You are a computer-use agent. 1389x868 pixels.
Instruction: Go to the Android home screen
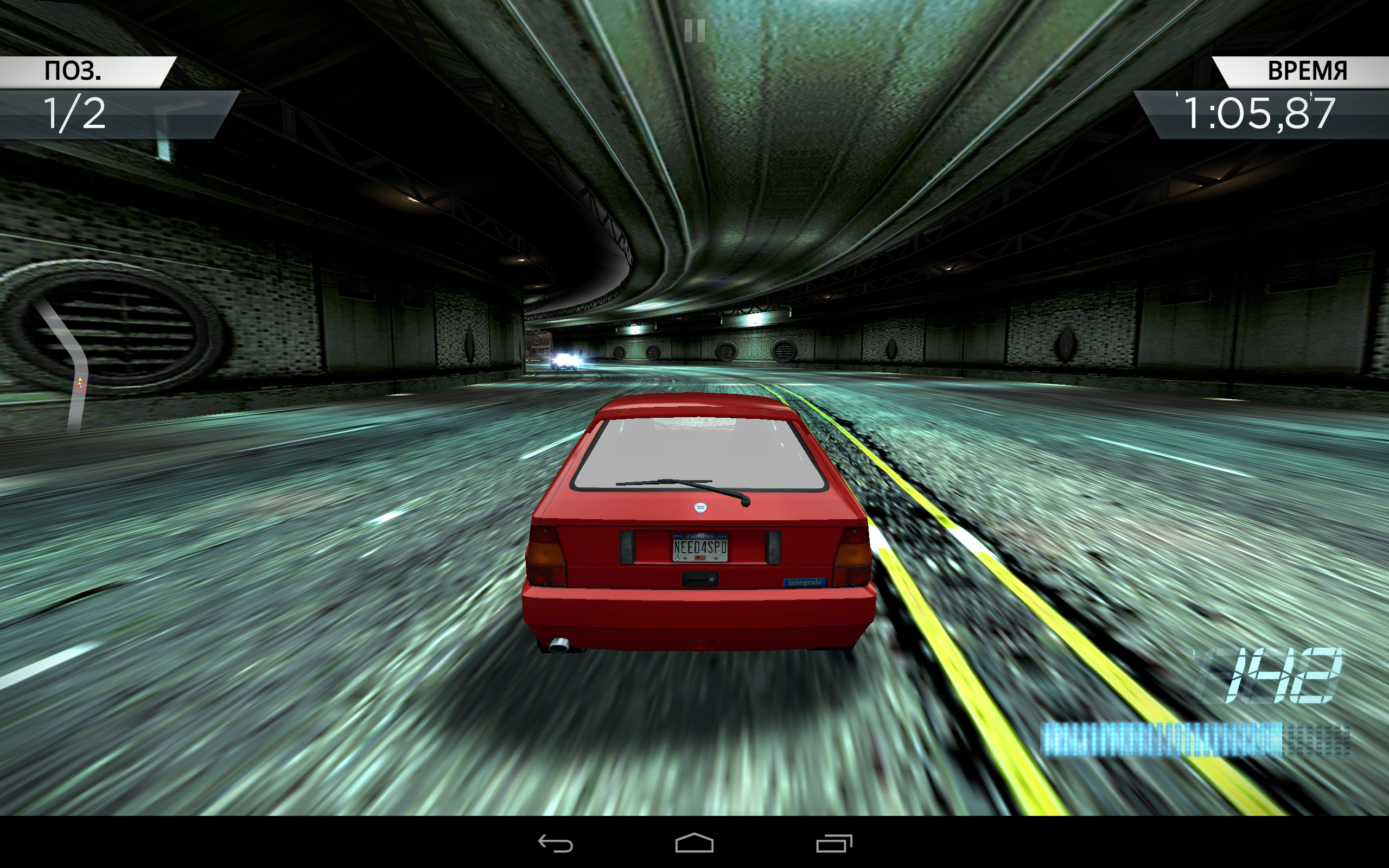(x=694, y=843)
